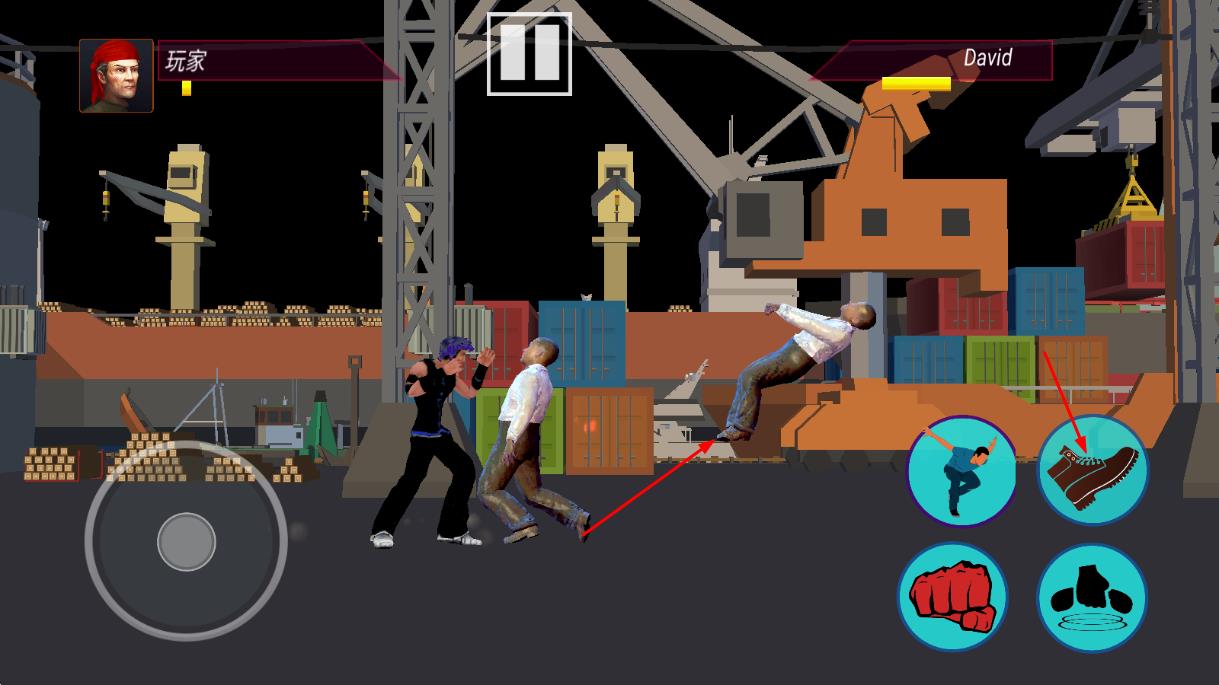Viewport: 1219px width, 685px height.
Task: Pause the game with the pause button
Action: tap(529, 54)
